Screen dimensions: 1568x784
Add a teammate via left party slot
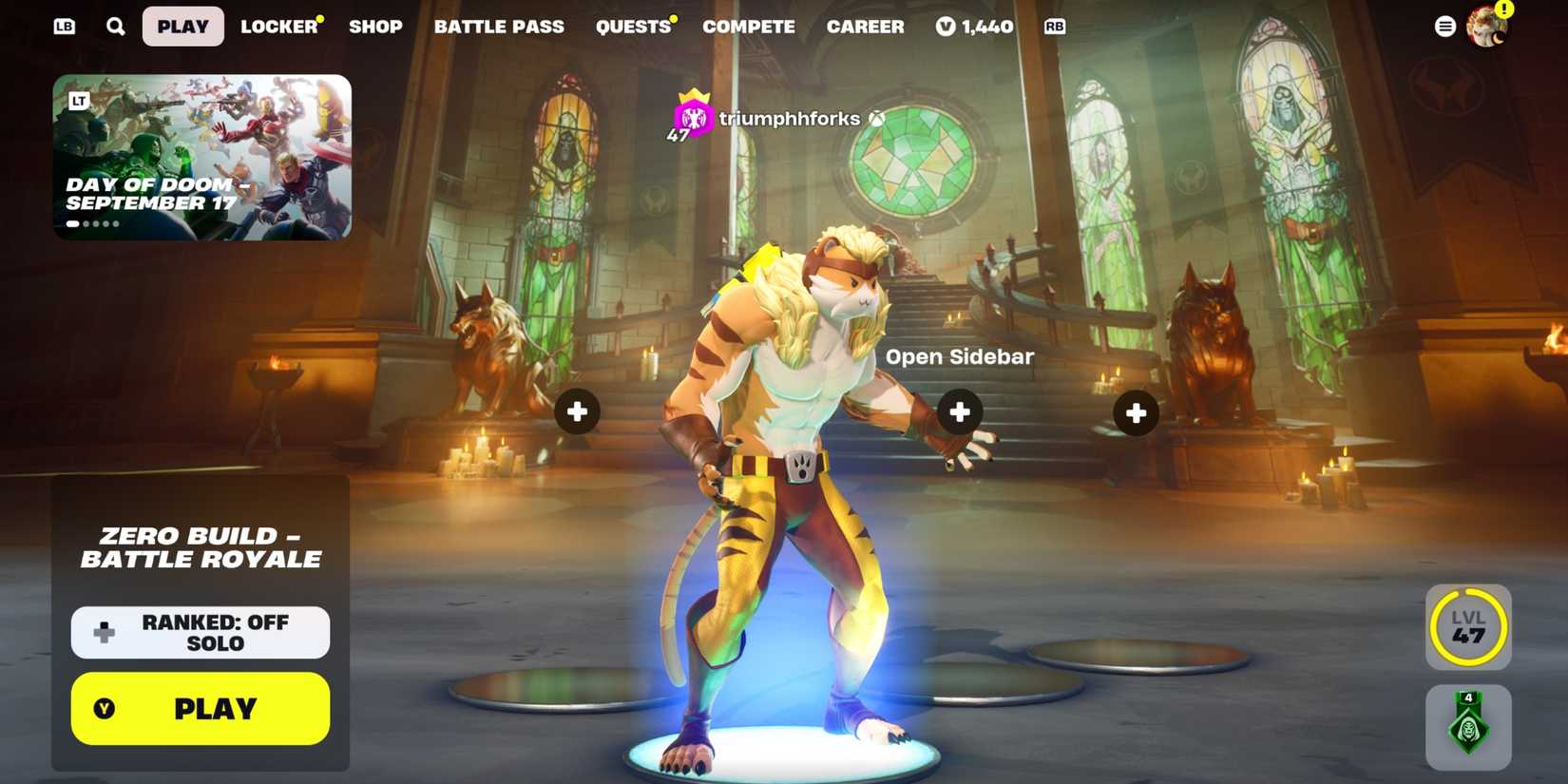[x=577, y=411]
